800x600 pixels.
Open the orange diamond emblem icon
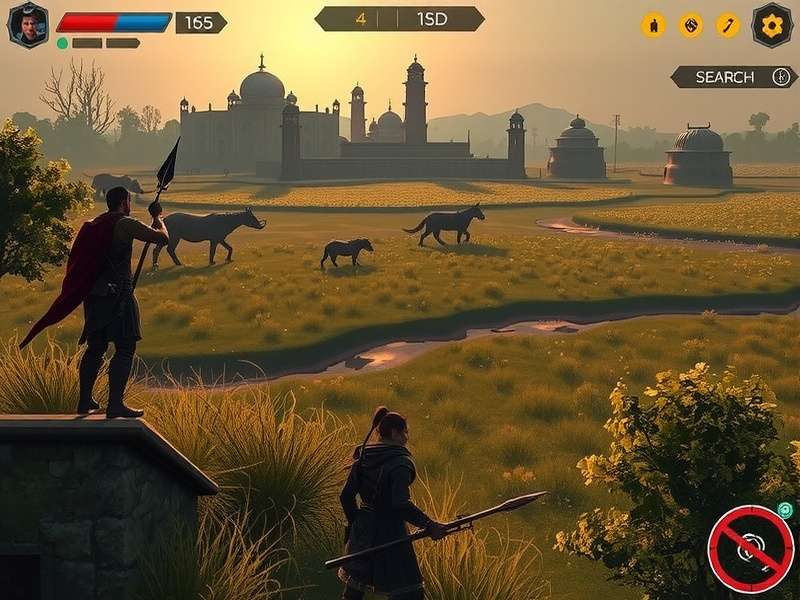pos(691,25)
